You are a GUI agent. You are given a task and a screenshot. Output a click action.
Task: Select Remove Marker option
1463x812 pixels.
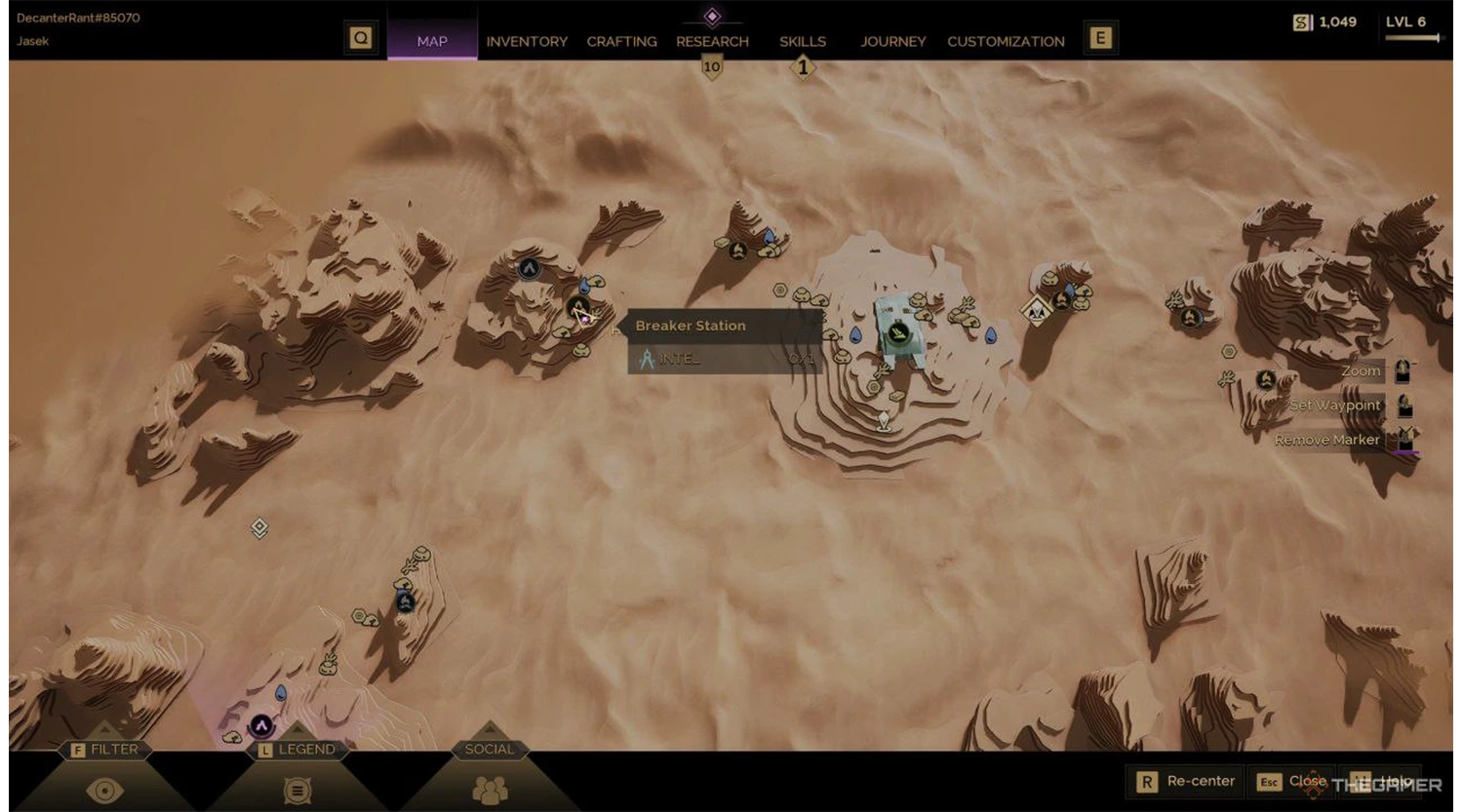(1328, 440)
